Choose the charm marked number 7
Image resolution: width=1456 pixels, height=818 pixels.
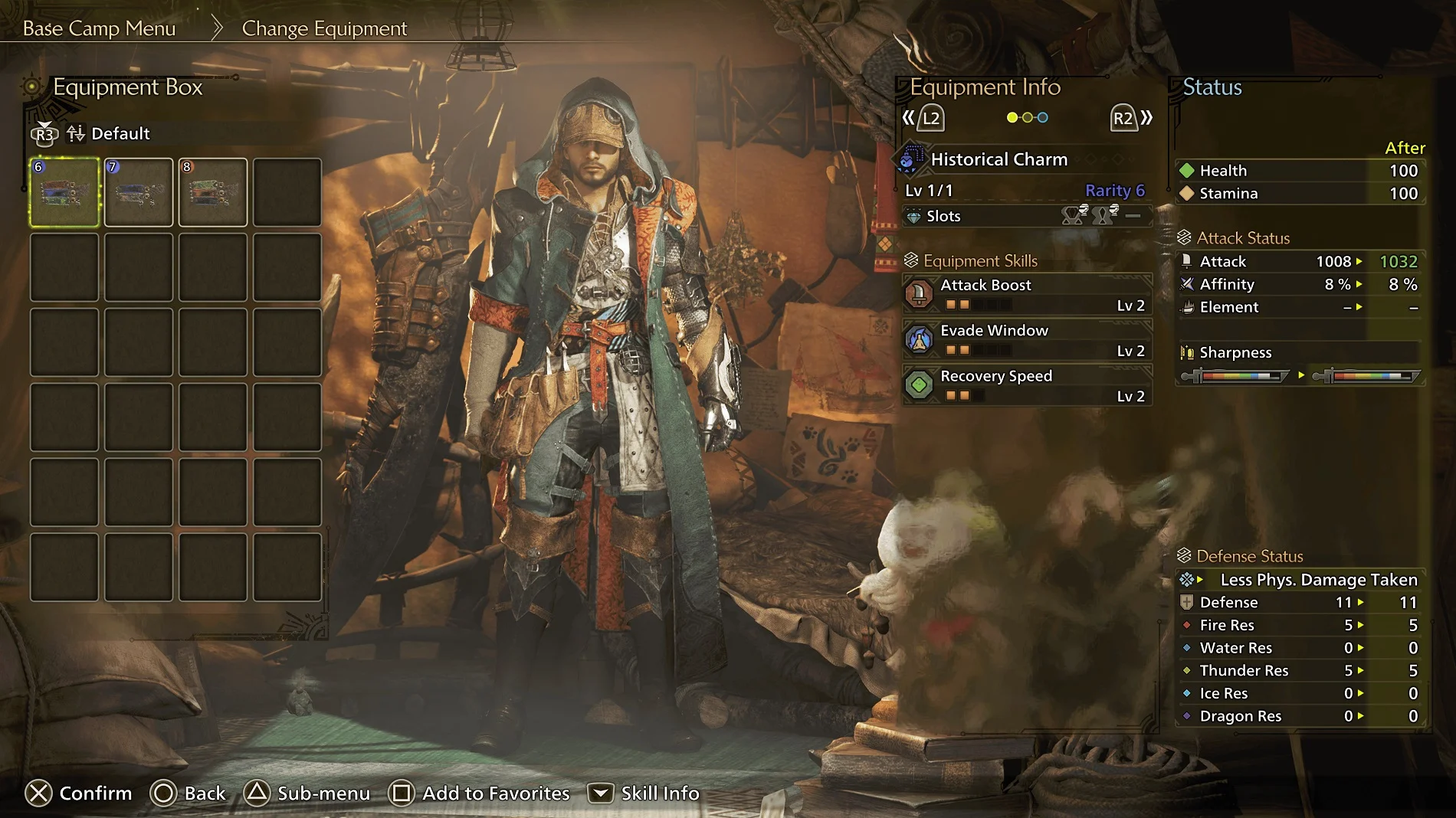139,192
